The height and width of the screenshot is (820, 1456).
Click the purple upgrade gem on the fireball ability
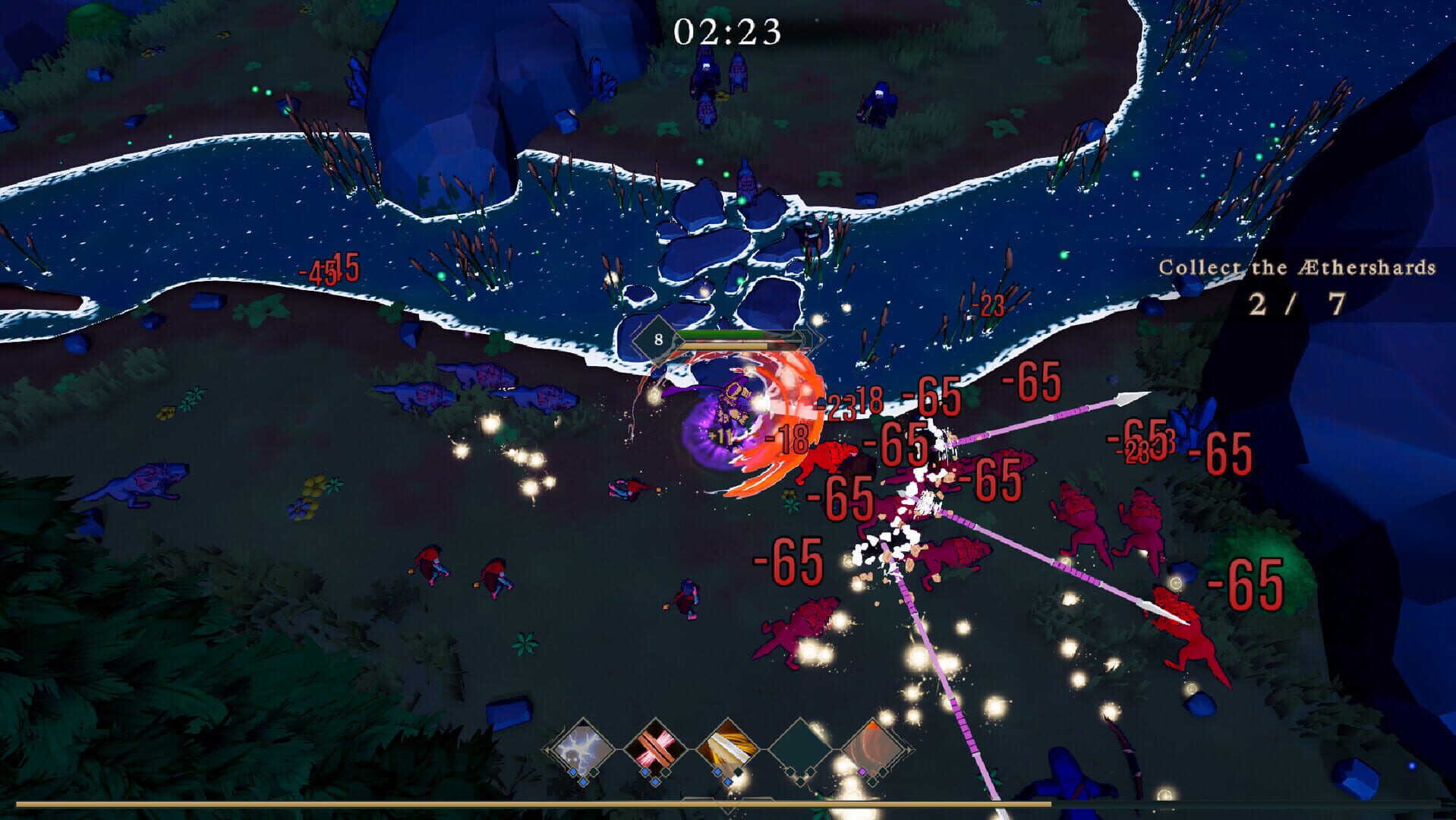click(x=861, y=771)
